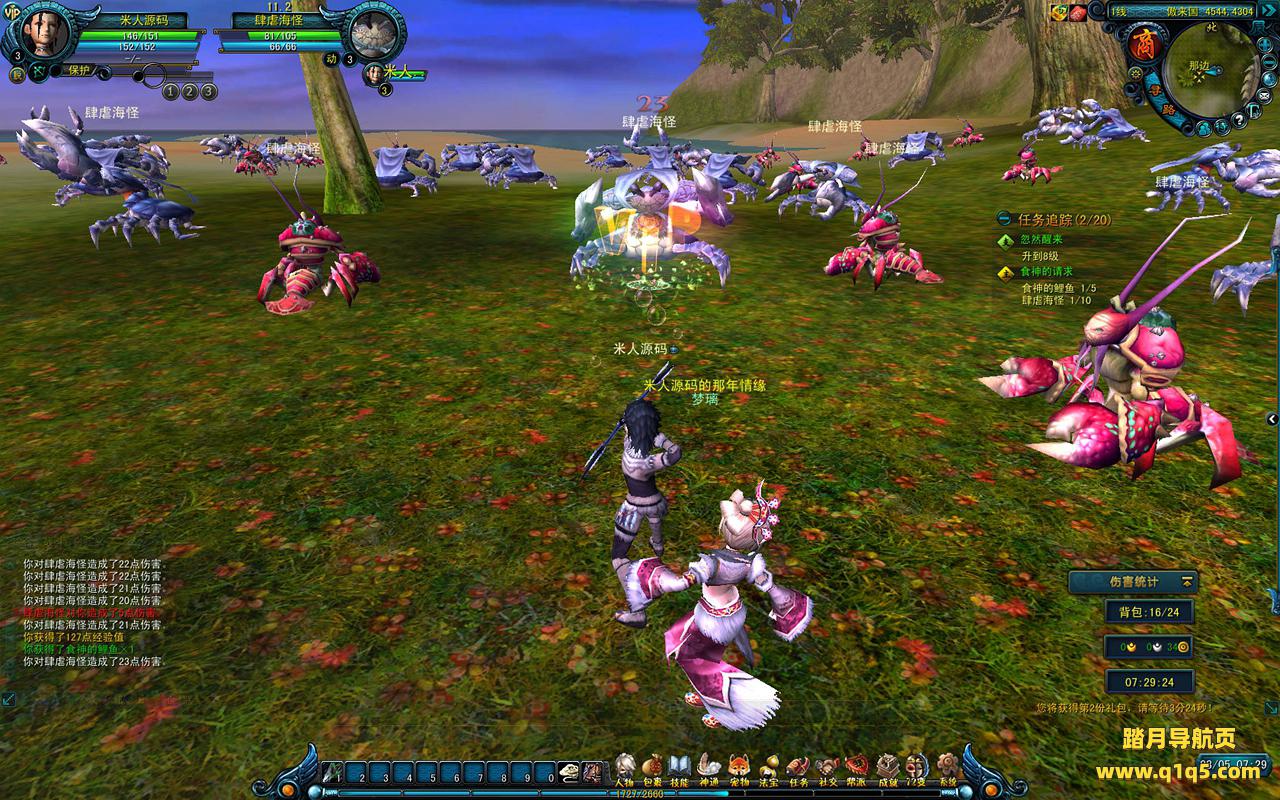Collapse the 任务追踪 quest tracker
Screen dimensions: 1280x800
click(1004, 219)
